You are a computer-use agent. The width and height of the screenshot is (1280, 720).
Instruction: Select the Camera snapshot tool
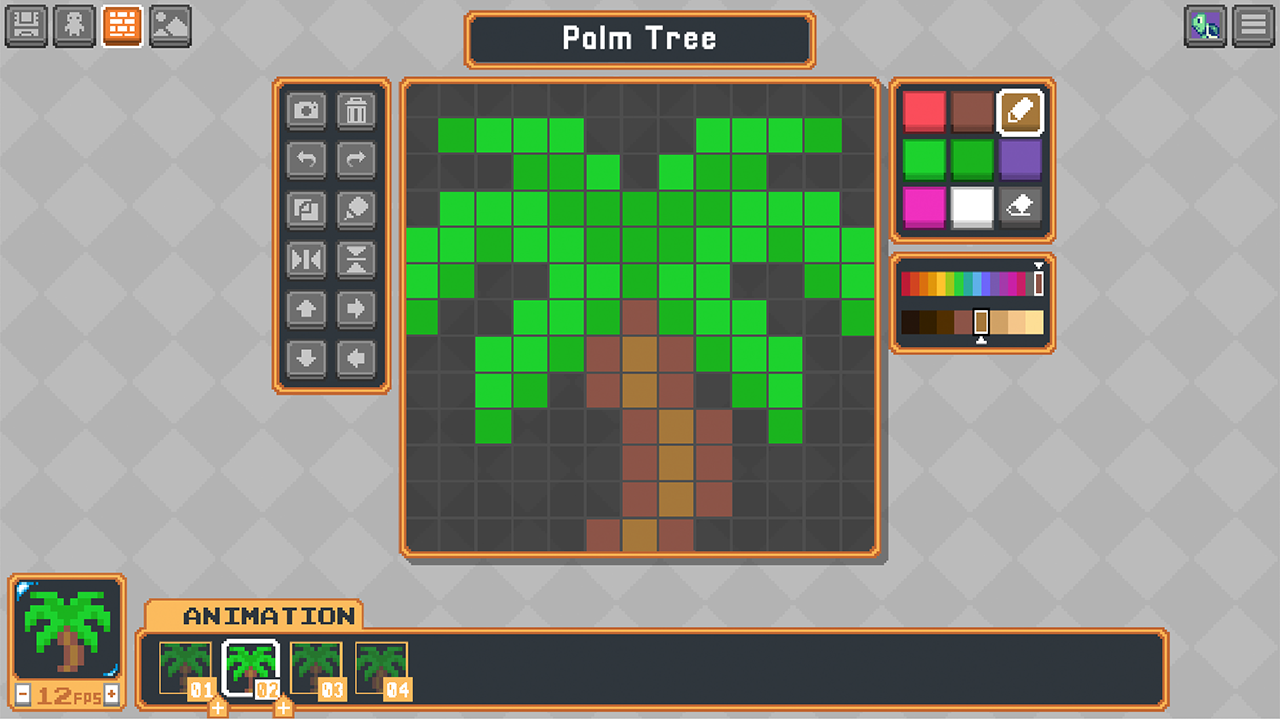(307, 111)
